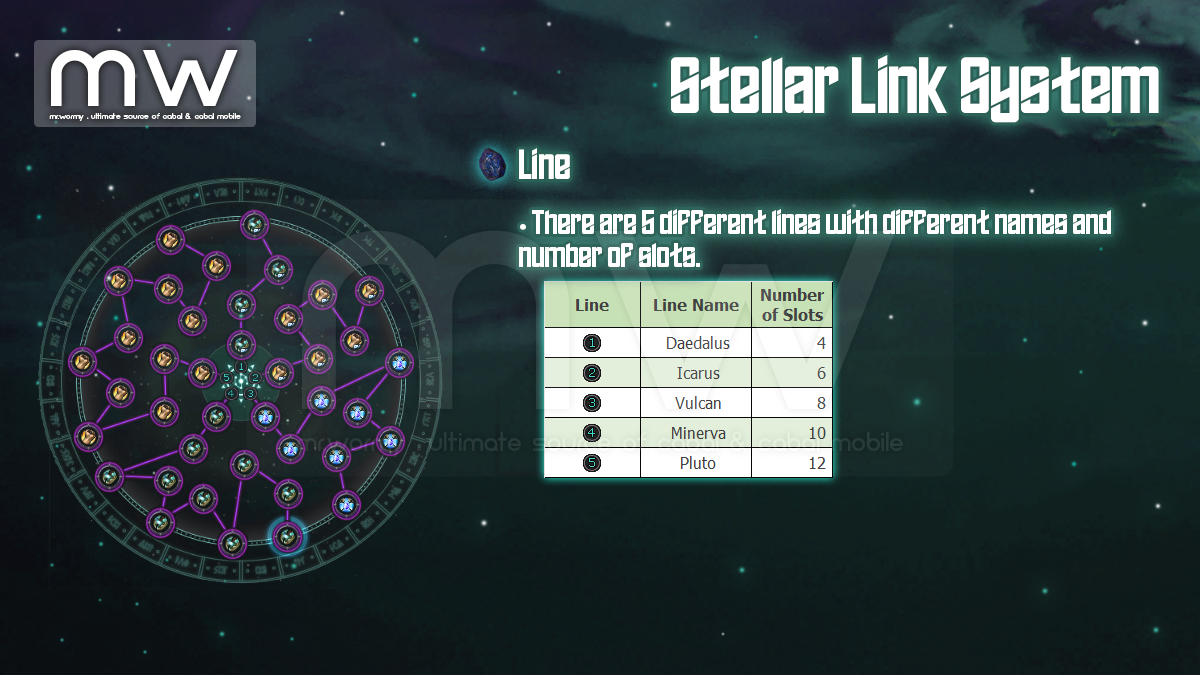
Task: Pick line node 5 in the center hub
Action: 227,378
